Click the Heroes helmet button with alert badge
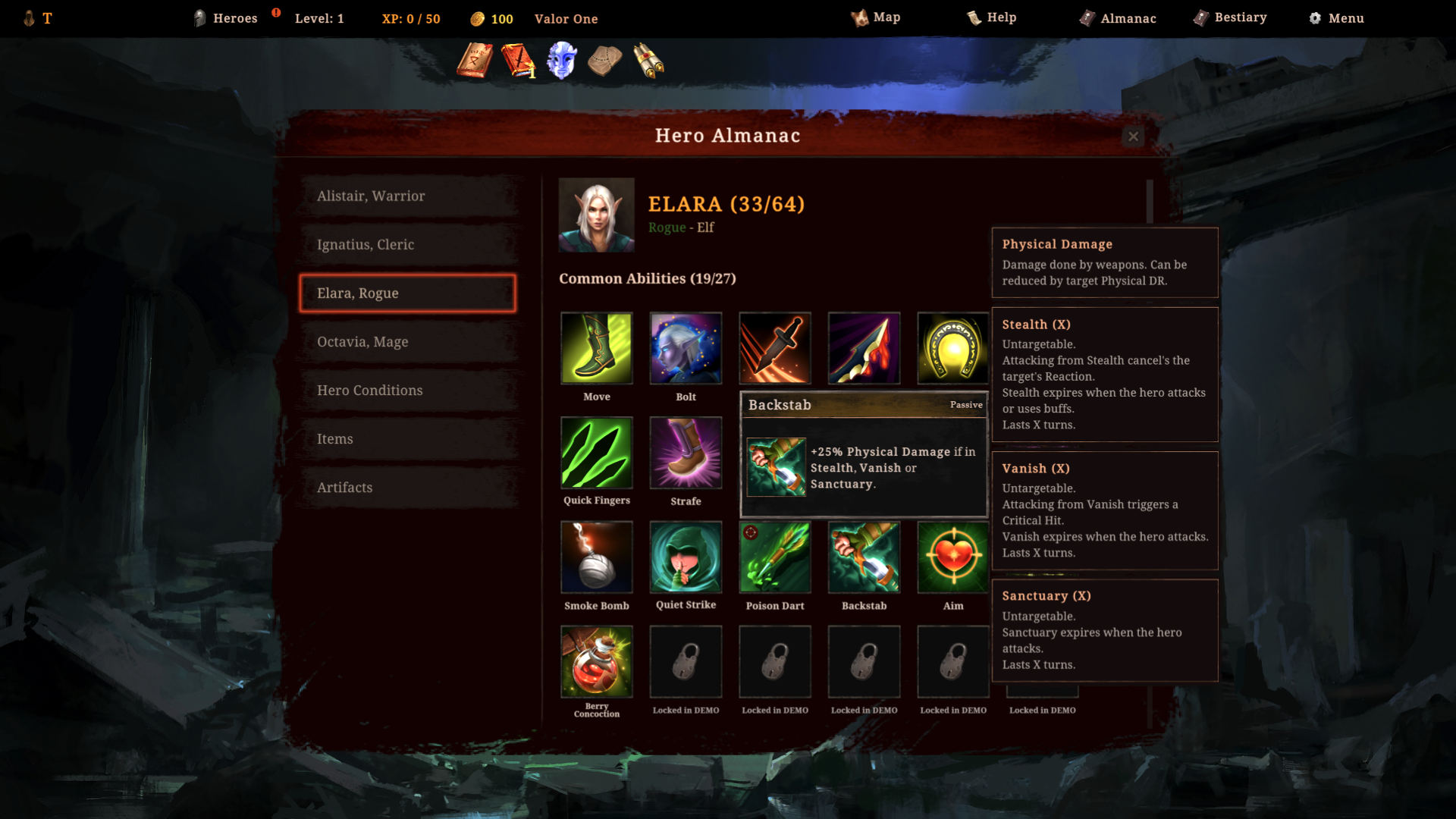This screenshot has width=1456, height=819. coord(224,18)
